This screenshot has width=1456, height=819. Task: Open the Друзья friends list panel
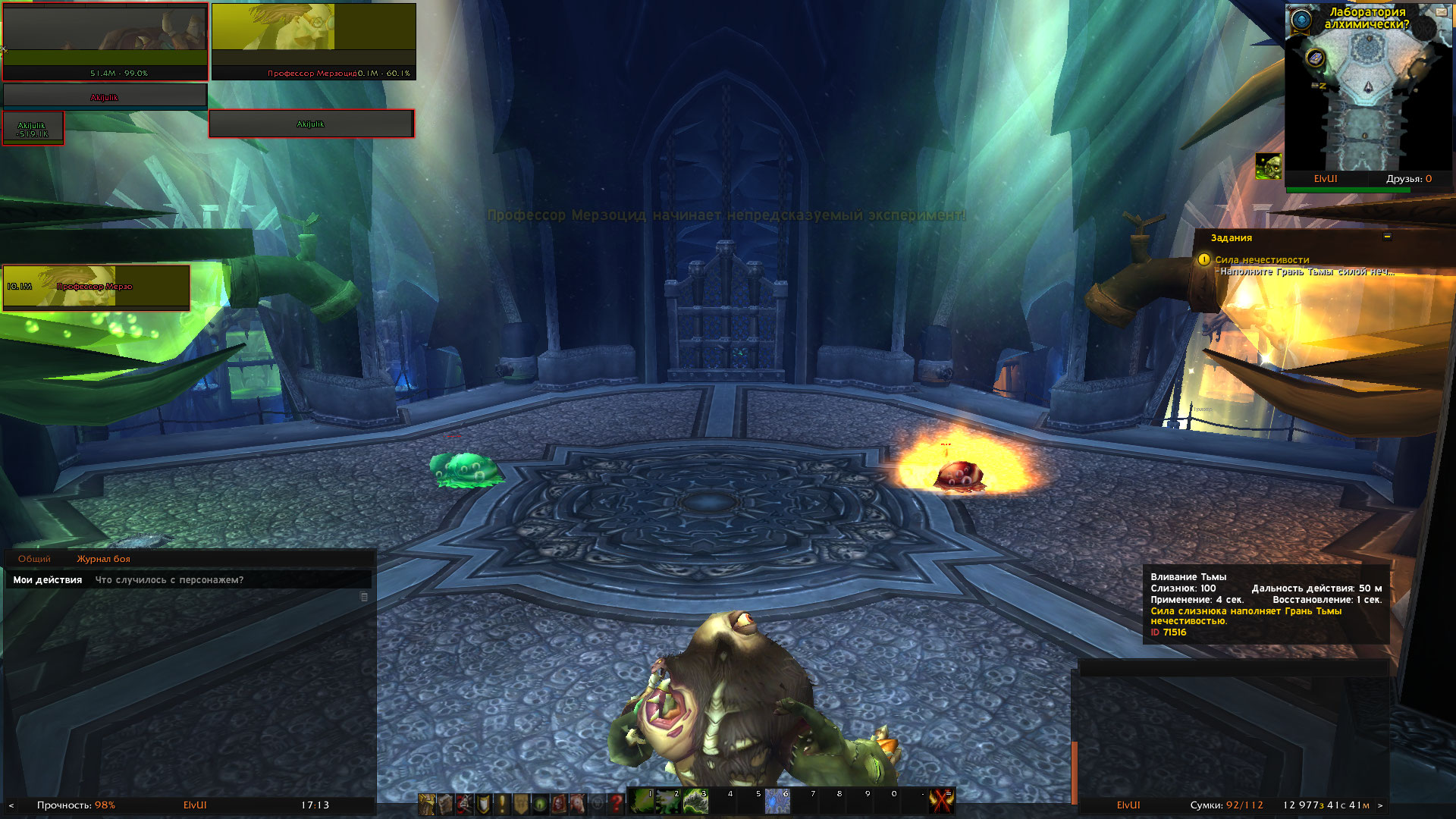pos(1408,179)
